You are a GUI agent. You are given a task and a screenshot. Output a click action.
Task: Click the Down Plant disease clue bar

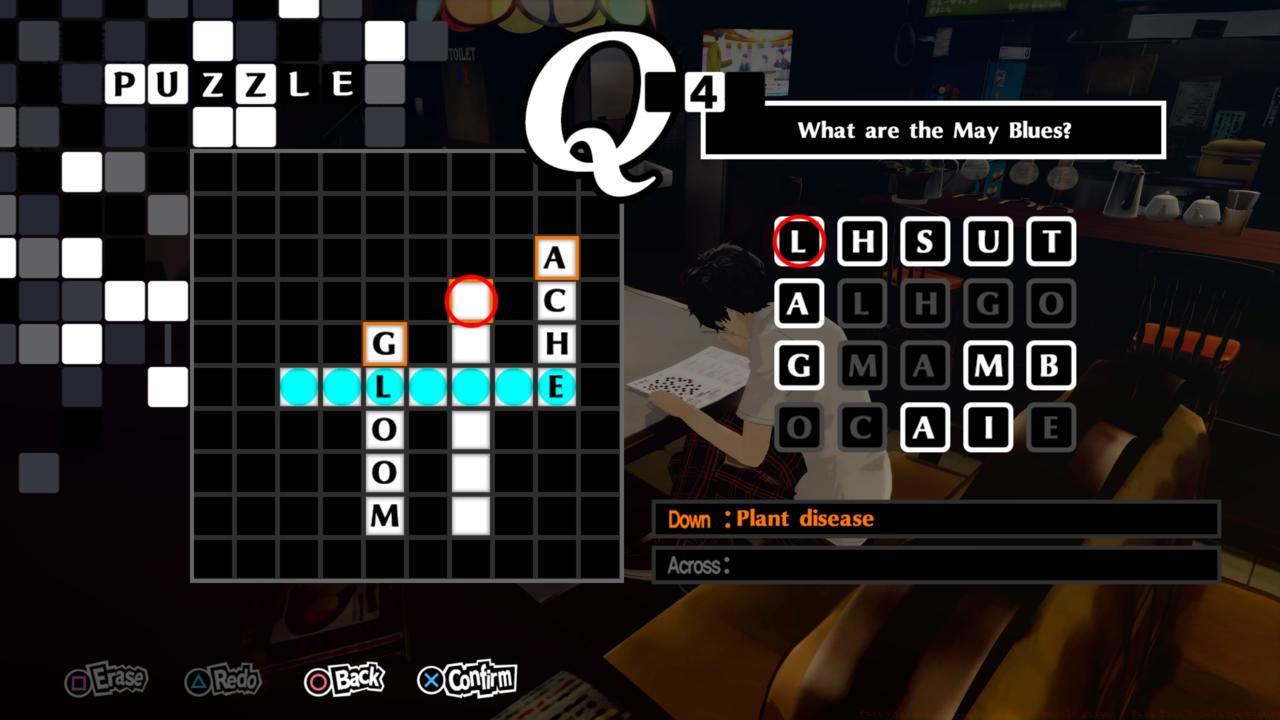[930, 519]
